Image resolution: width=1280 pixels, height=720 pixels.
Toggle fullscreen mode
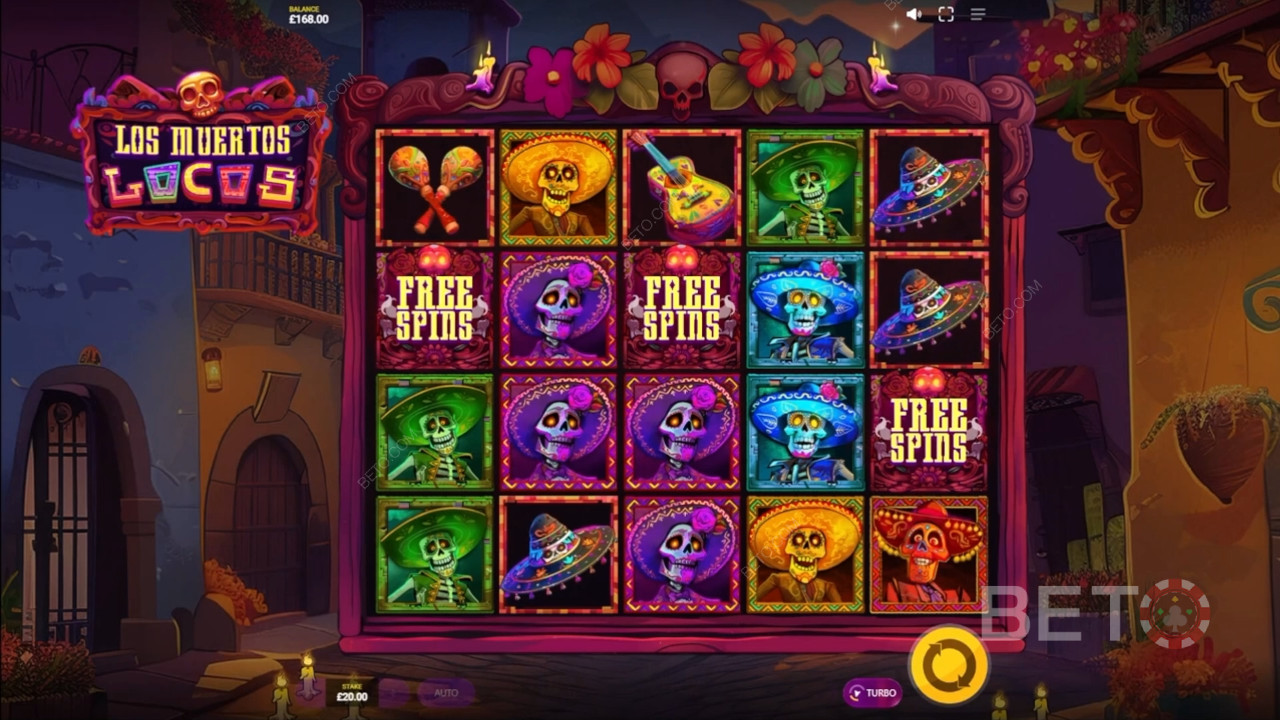point(946,14)
